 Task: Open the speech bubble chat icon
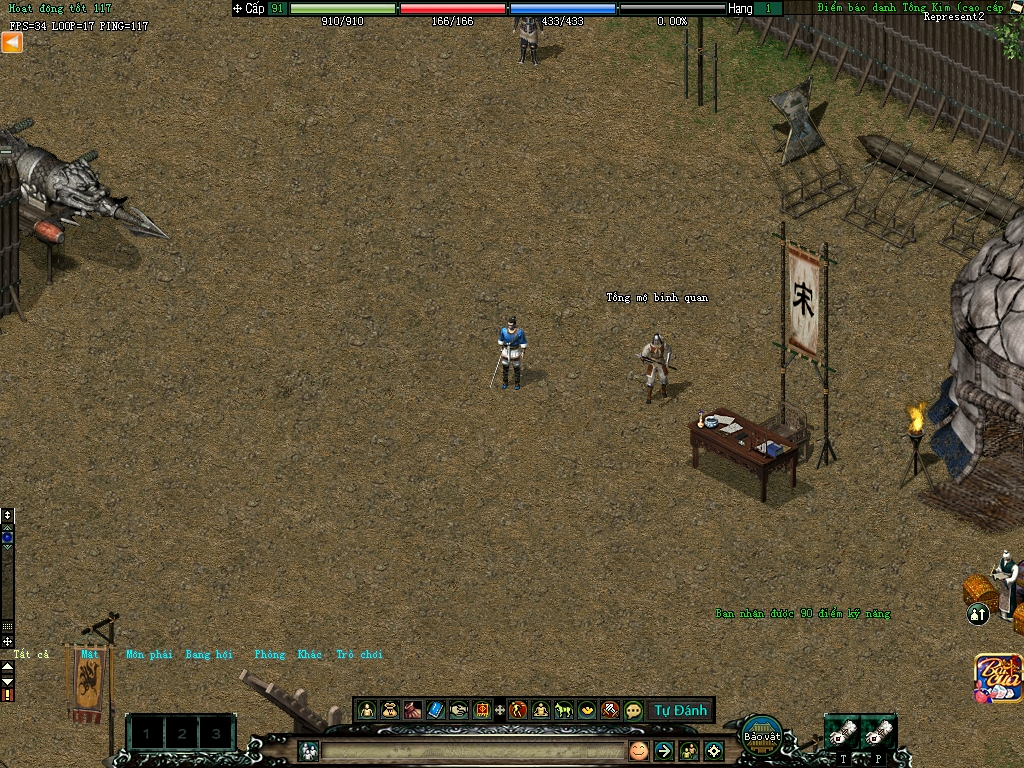coord(633,710)
